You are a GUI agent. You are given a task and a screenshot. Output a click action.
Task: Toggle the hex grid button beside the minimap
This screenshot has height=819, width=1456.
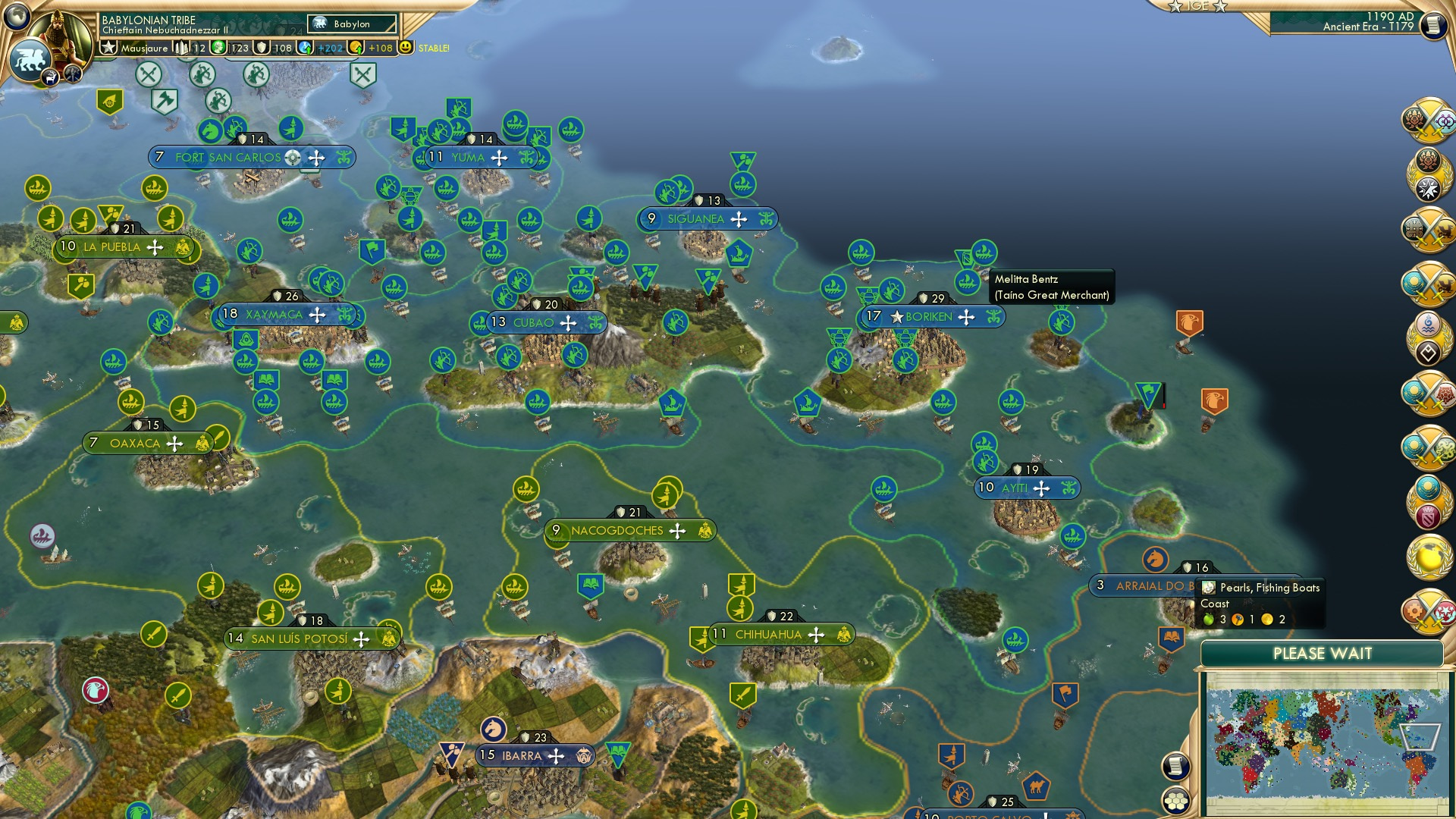[x=1175, y=801]
